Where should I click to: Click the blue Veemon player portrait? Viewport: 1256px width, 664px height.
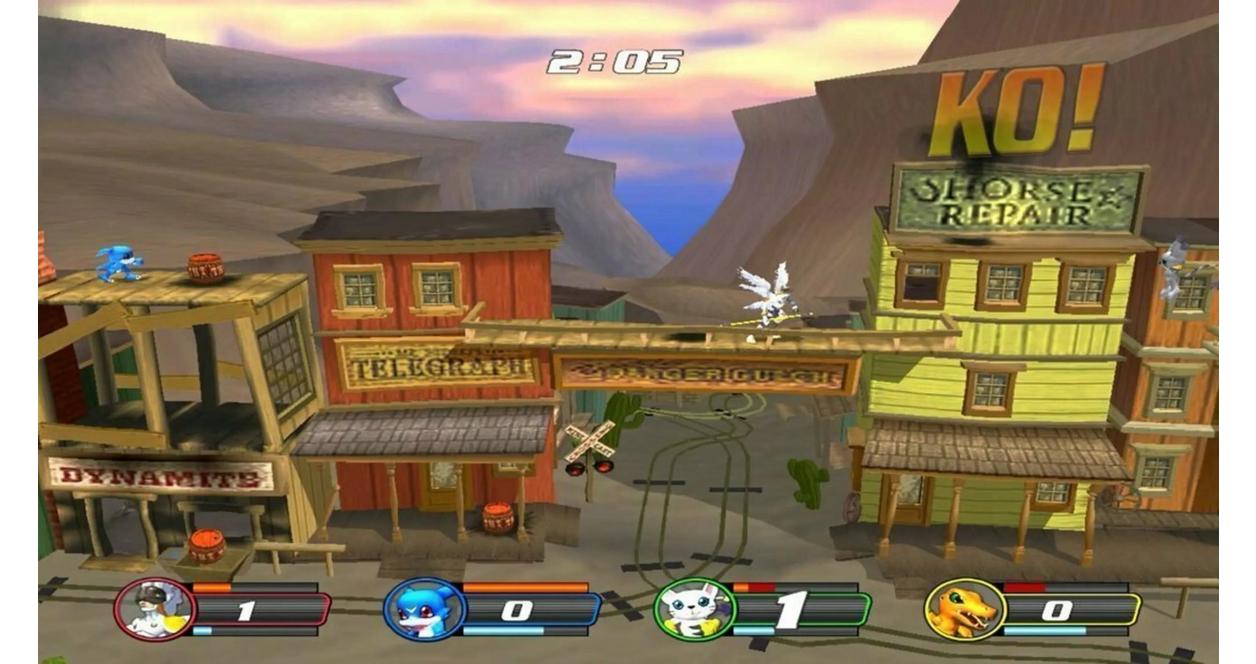pos(424,609)
